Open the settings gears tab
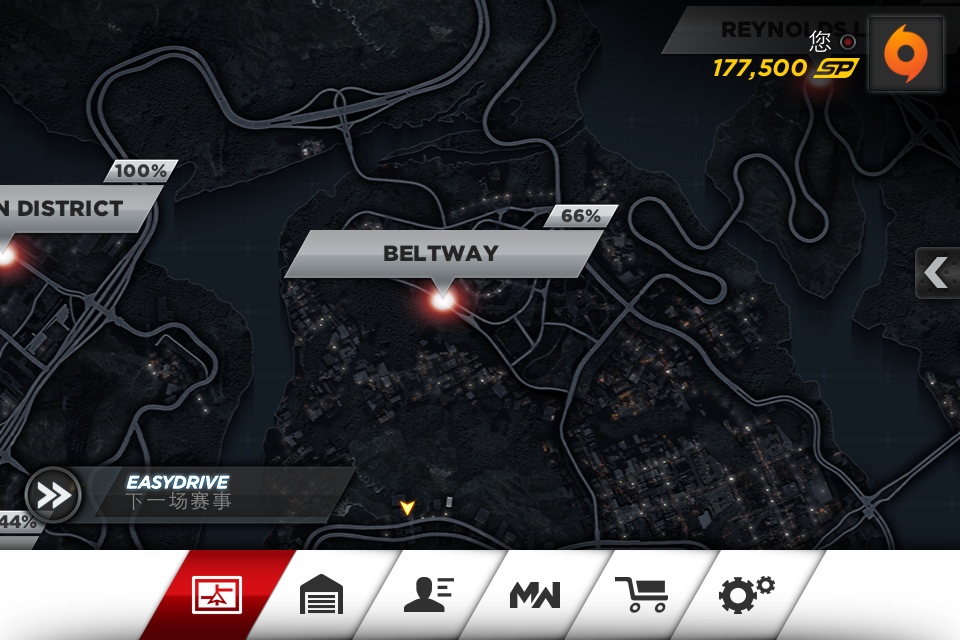The height and width of the screenshot is (640, 960). point(746,593)
